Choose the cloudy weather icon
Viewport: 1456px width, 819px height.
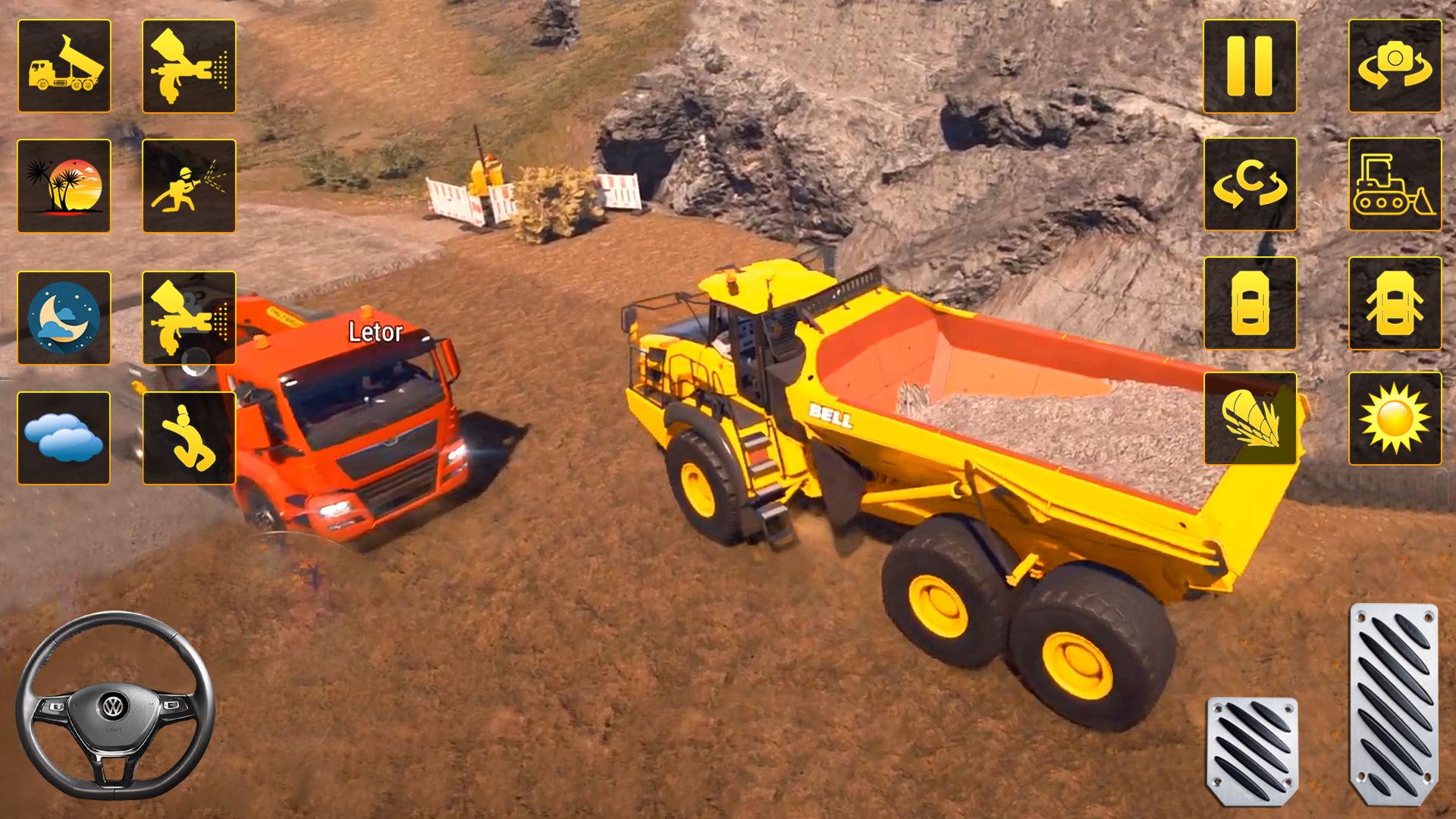(64, 438)
